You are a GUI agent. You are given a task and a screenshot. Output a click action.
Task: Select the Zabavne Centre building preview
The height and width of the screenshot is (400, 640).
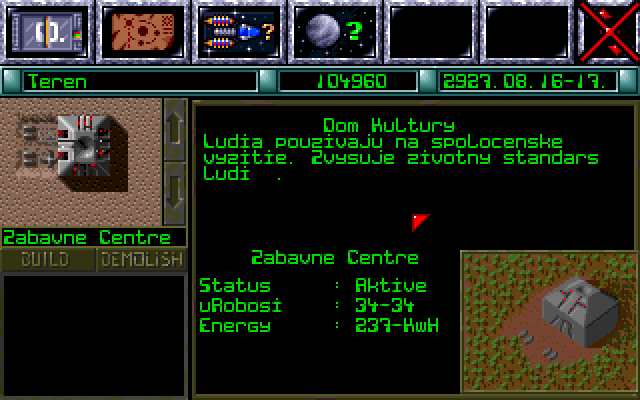(x=80, y=161)
